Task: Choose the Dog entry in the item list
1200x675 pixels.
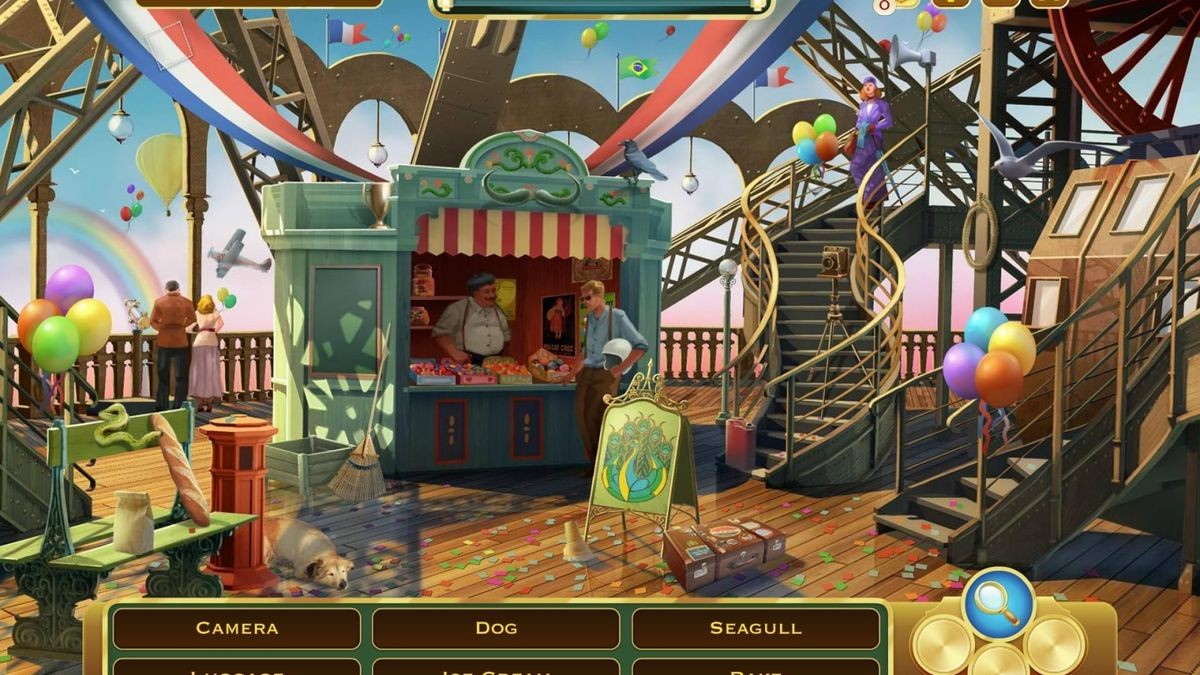Action: pos(496,628)
